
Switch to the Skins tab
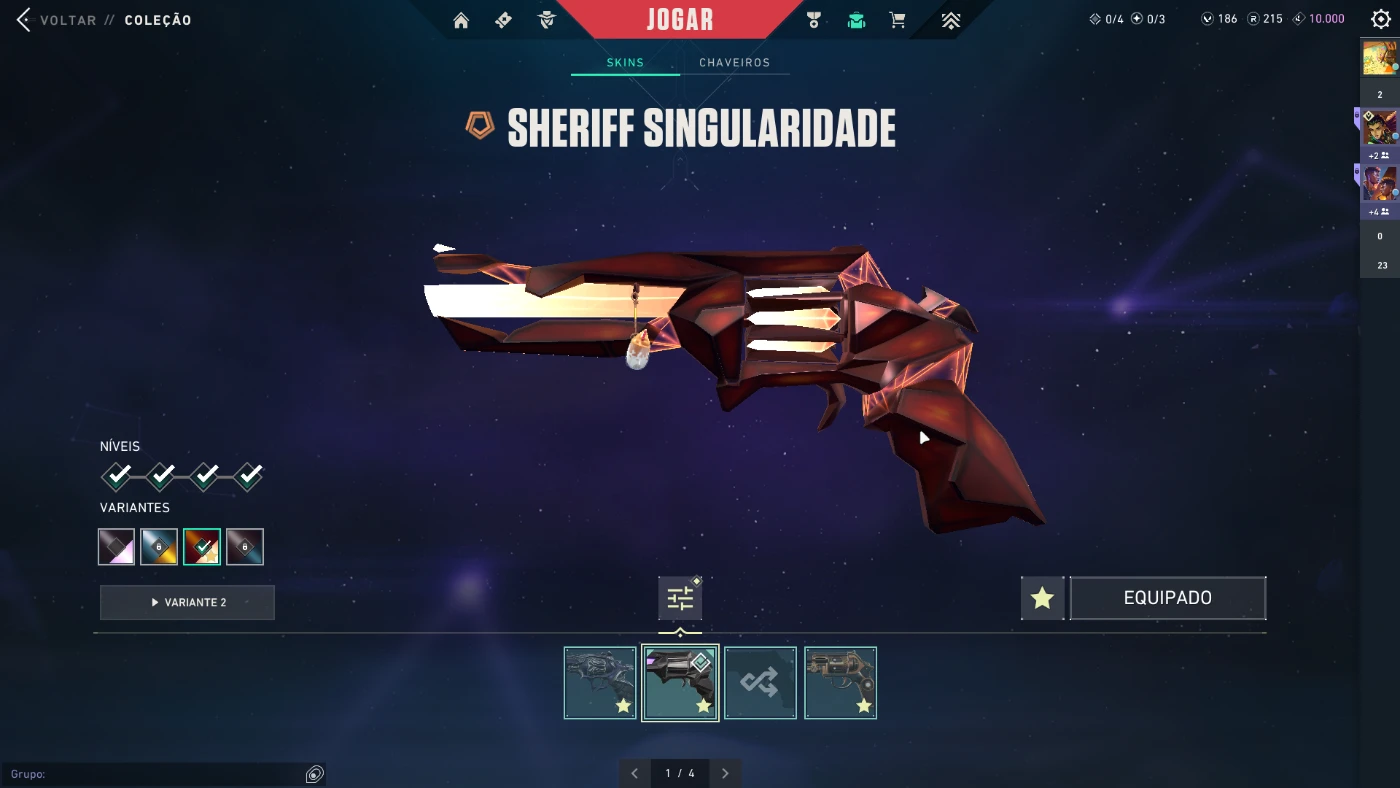(x=625, y=62)
